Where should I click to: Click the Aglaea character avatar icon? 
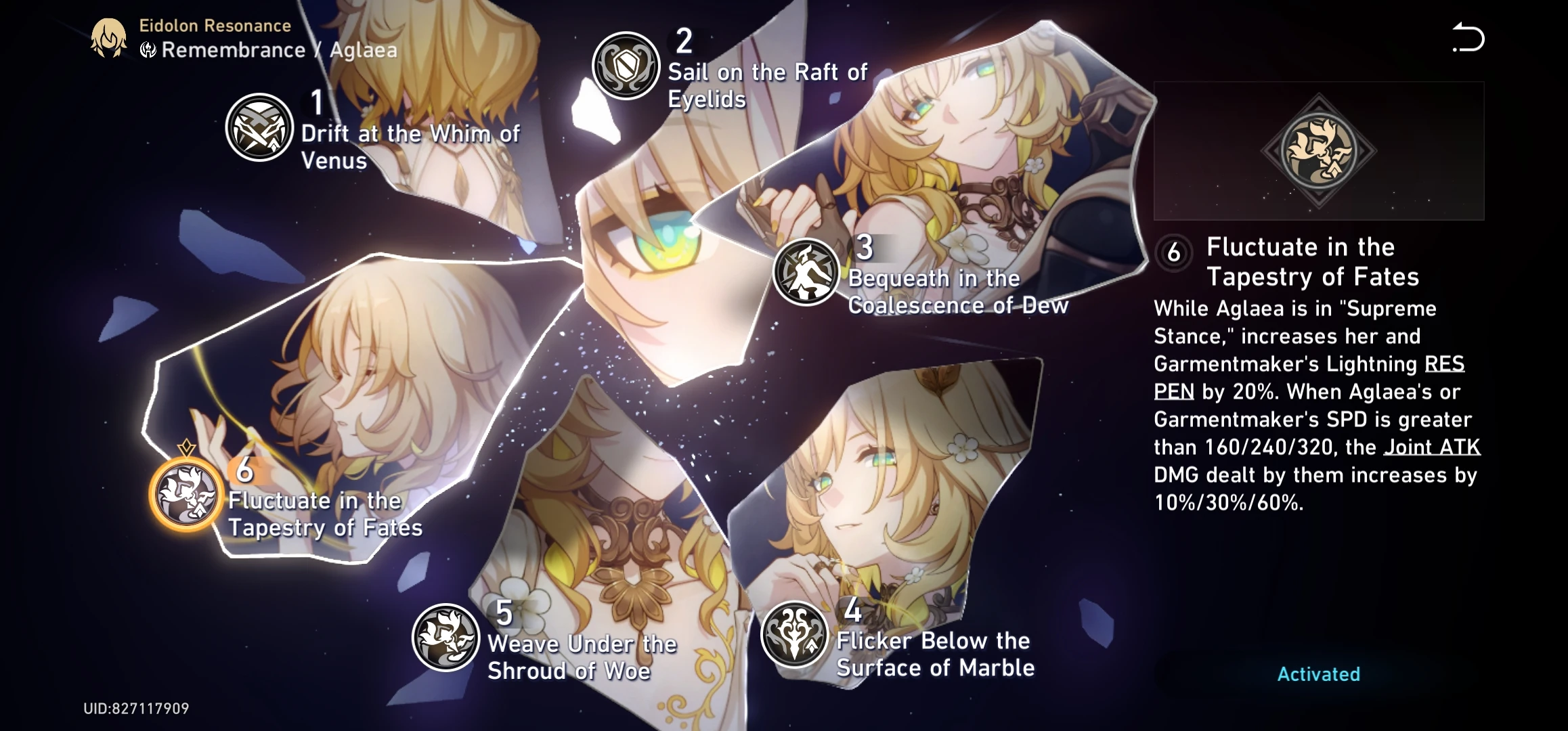[108, 35]
